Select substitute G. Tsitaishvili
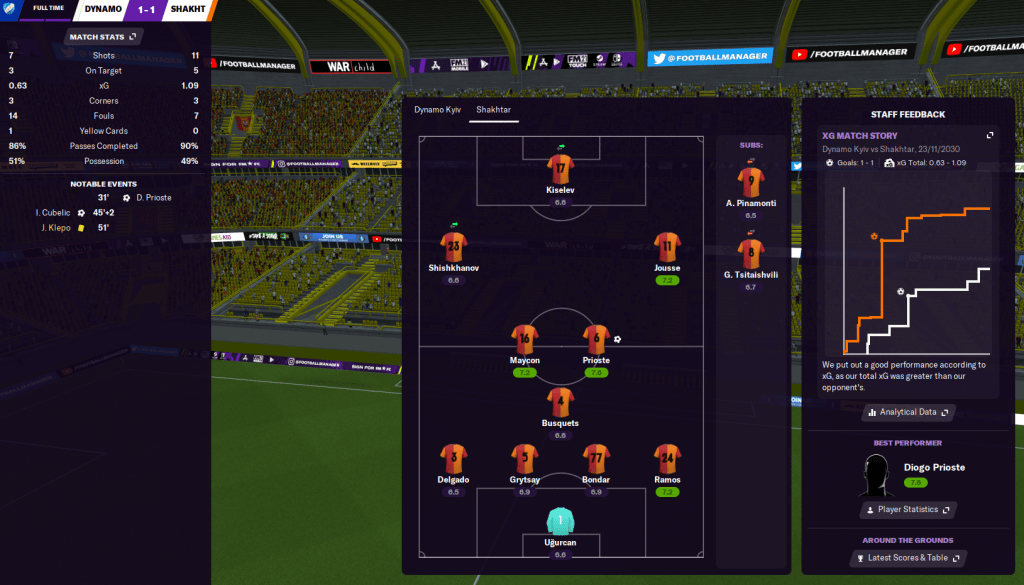 point(751,253)
